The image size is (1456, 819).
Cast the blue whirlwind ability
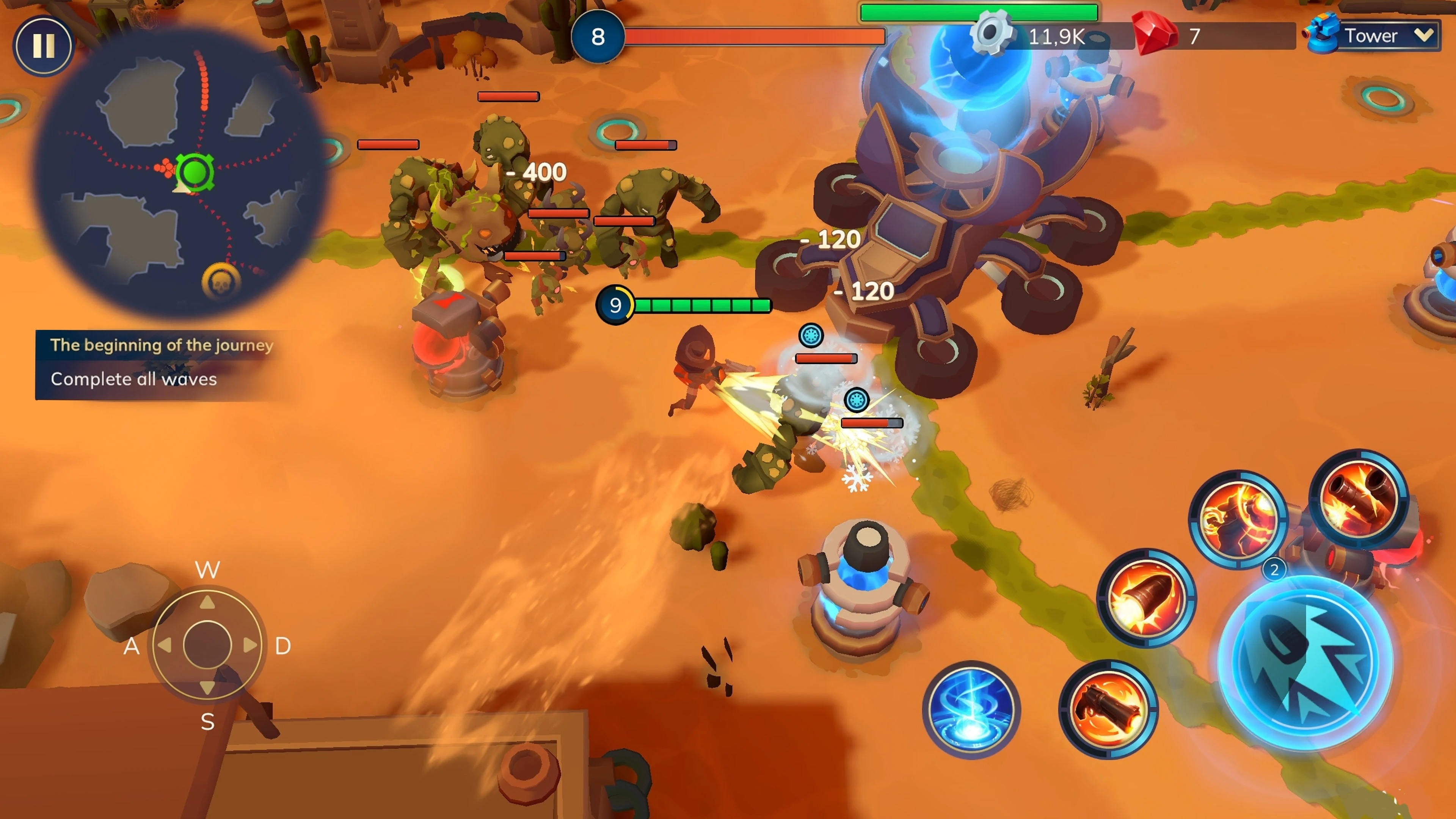tap(973, 708)
